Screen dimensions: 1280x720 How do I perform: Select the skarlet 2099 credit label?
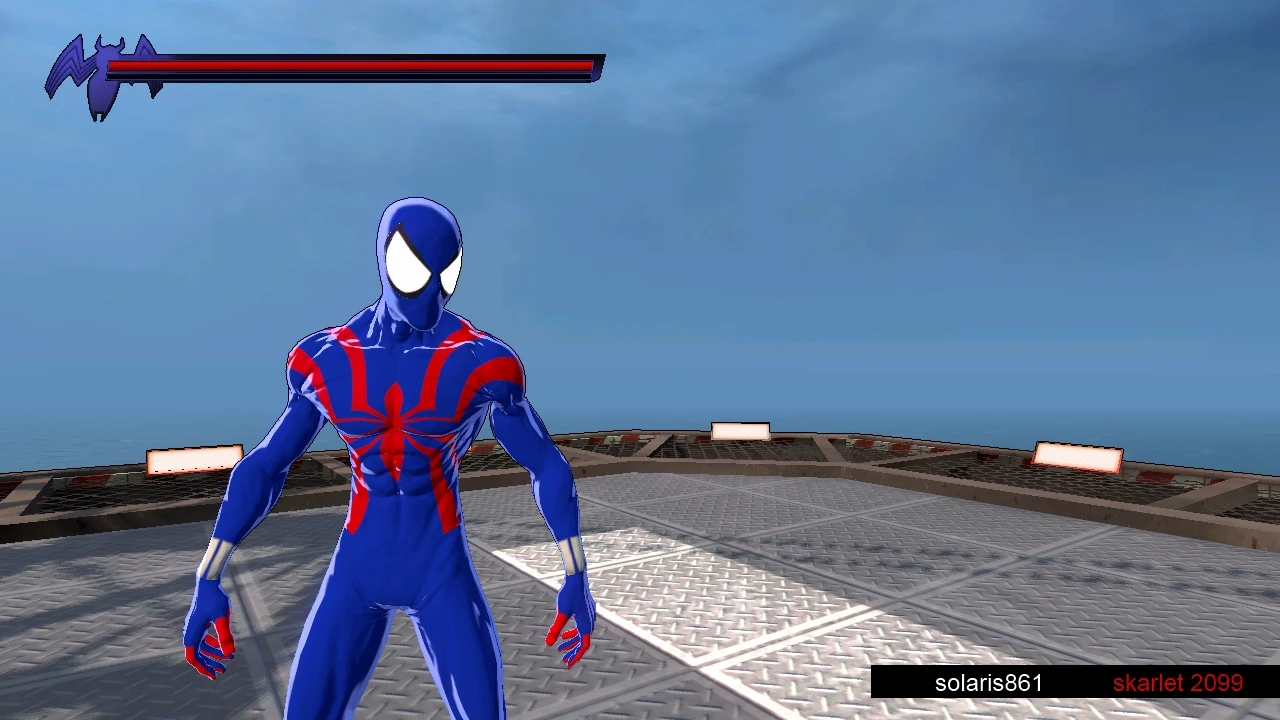click(1178, 683)
